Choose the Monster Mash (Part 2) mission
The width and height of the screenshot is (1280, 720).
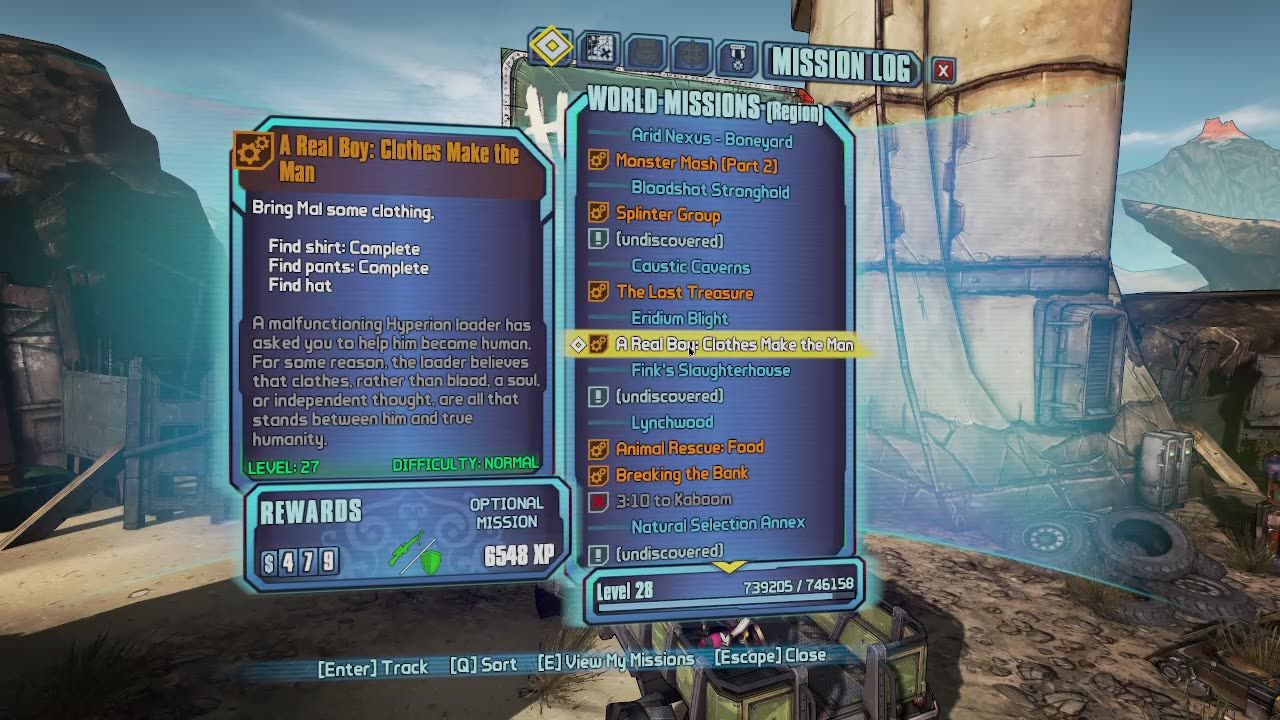click(696, 164)
